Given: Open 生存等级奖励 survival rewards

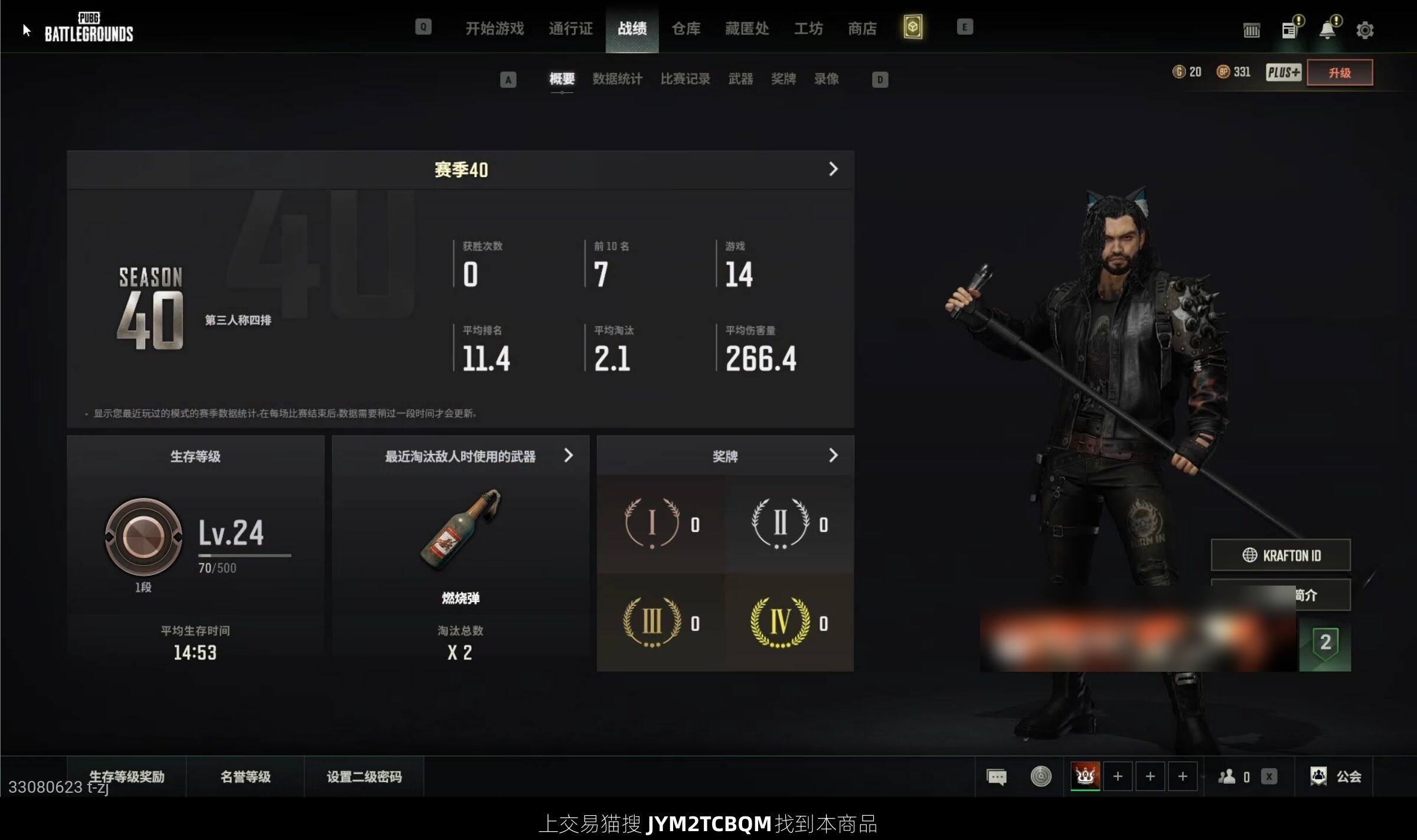Looking at the screenshot, I should (x=126, y=776).
